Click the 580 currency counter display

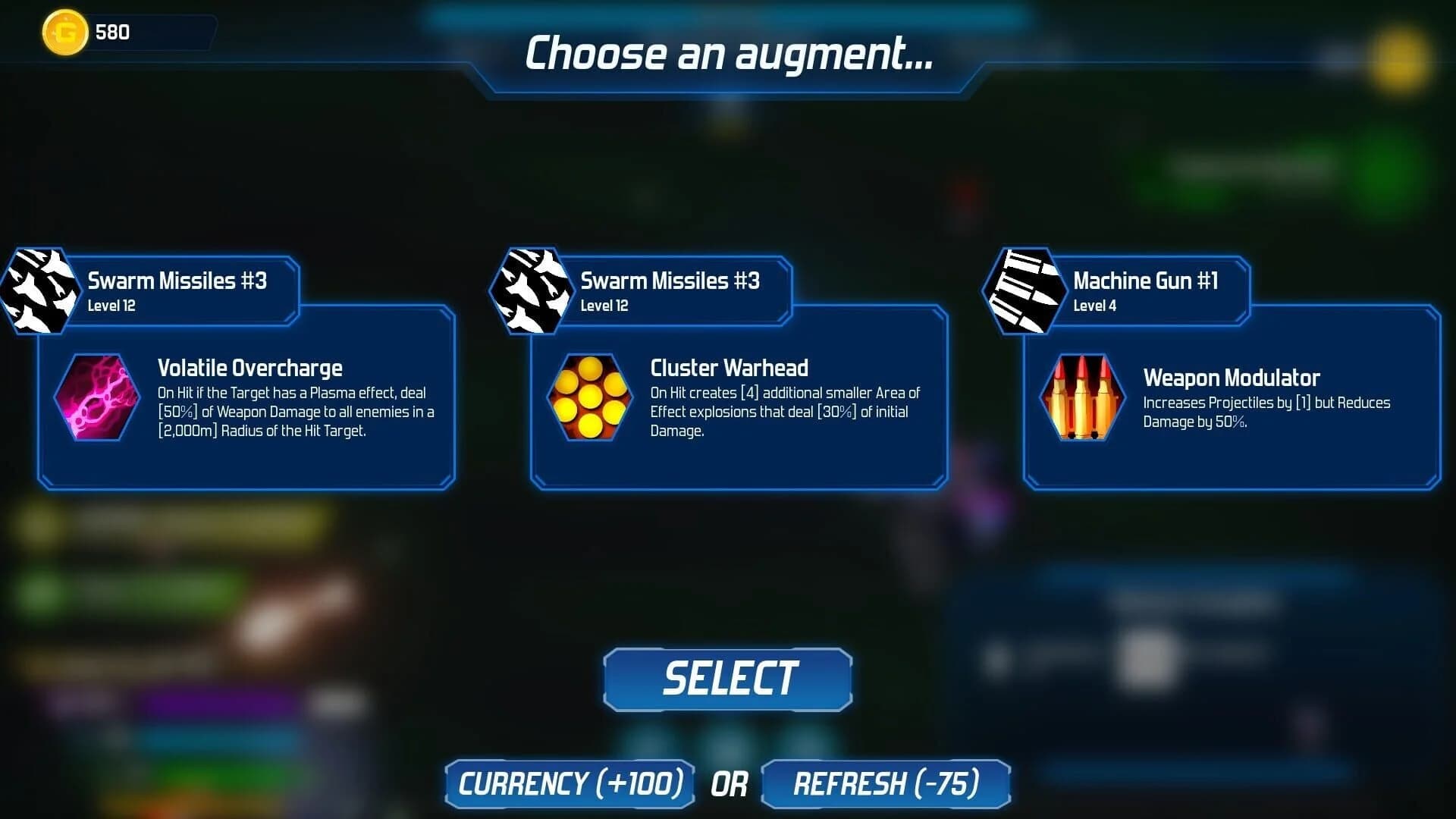111,32
